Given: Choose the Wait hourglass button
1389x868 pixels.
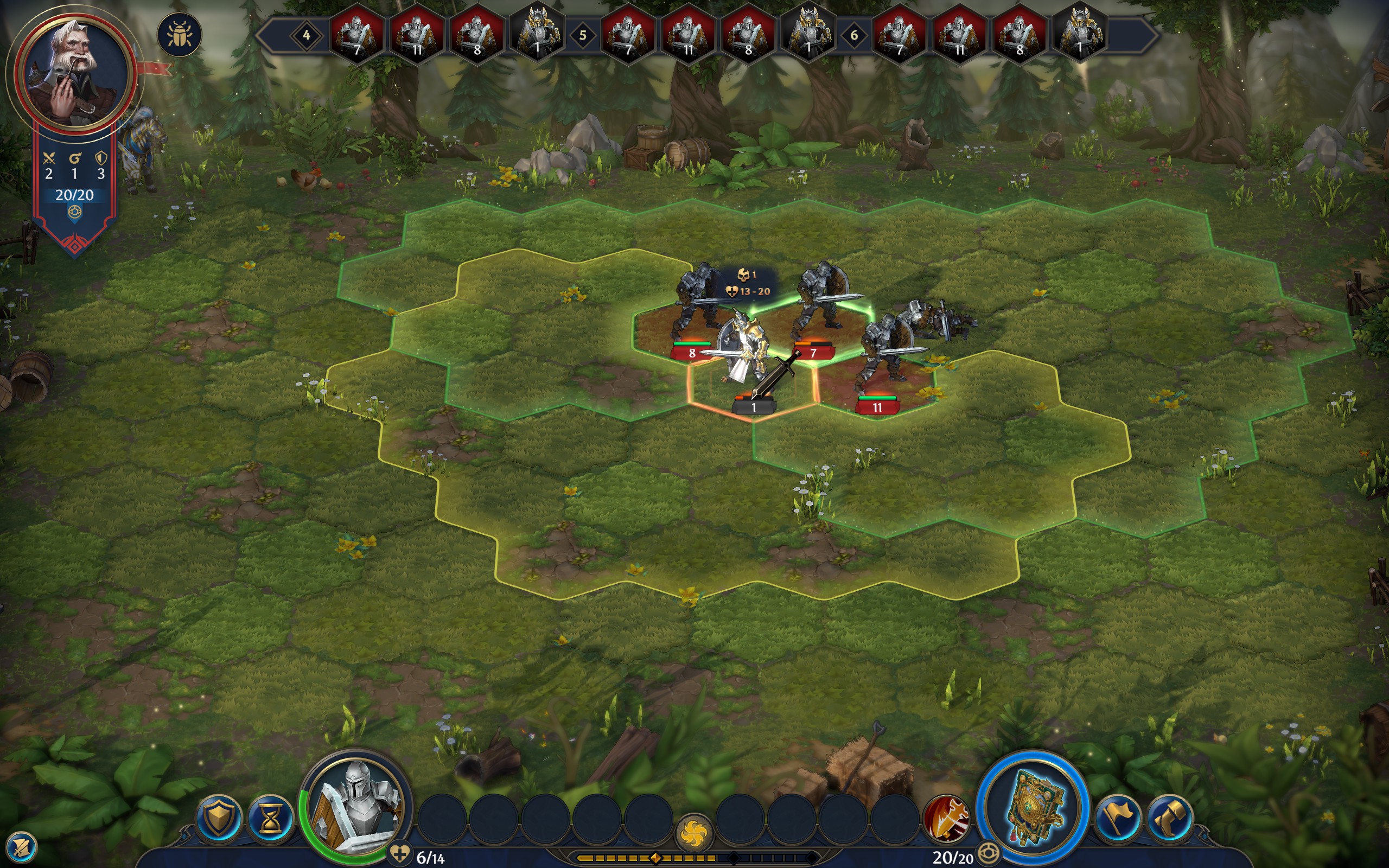Looking at the screenshot, I should [x=270, y=819].
